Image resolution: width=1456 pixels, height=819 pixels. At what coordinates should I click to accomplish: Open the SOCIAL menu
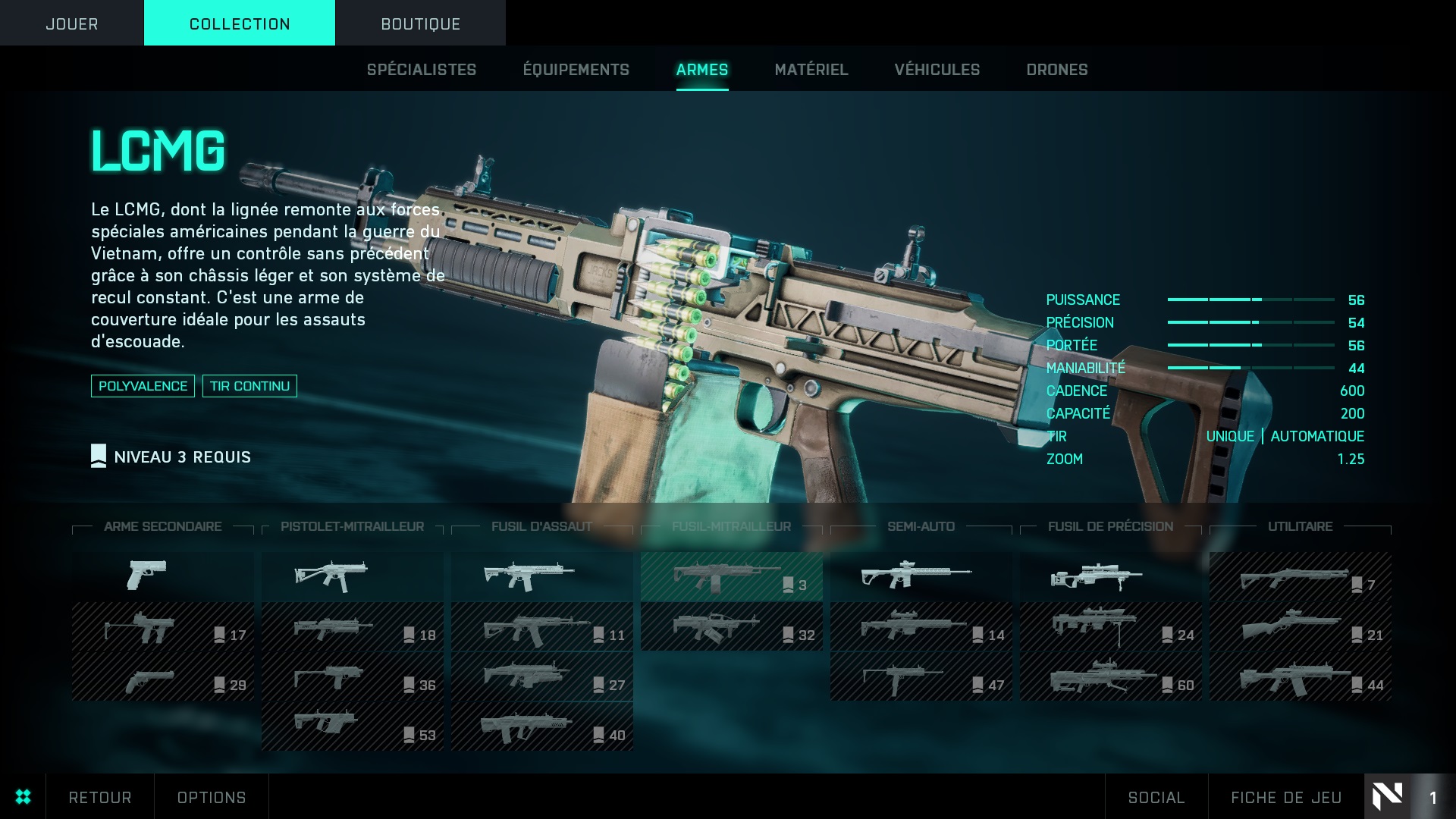coord(1156,797)
